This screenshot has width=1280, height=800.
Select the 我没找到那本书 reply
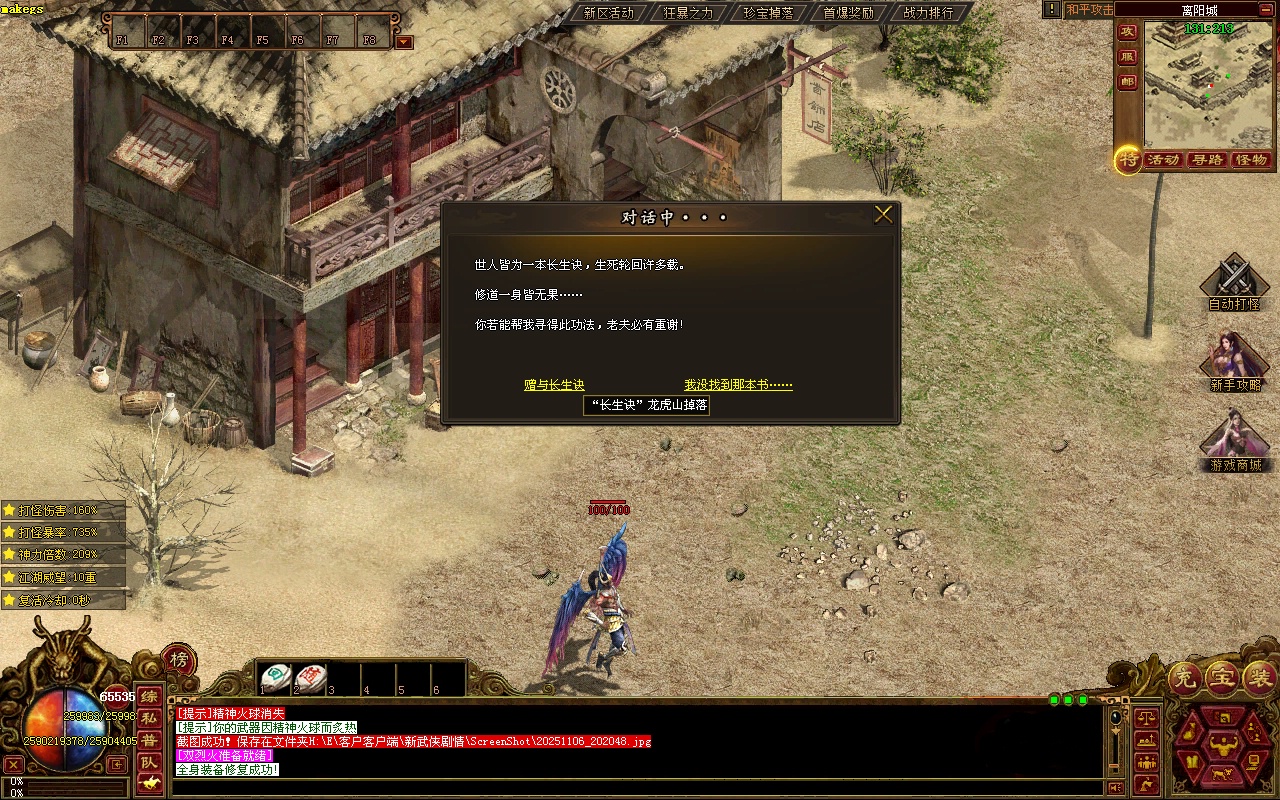pos(738,385)
